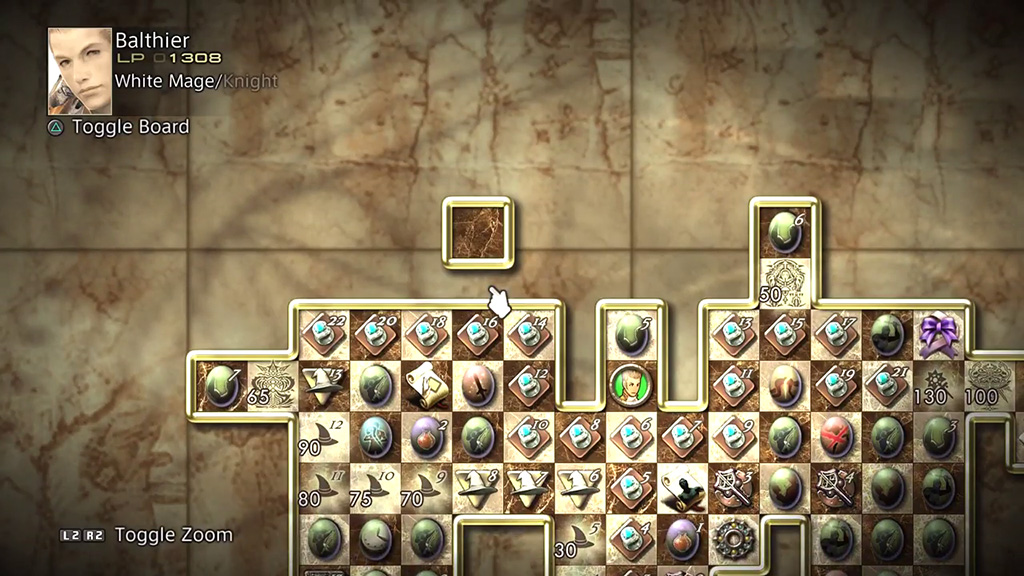Choose the 50 LP esper license tile
Image resolution: width=1024 pixels, height=576 pixels.
pos(785,282)
